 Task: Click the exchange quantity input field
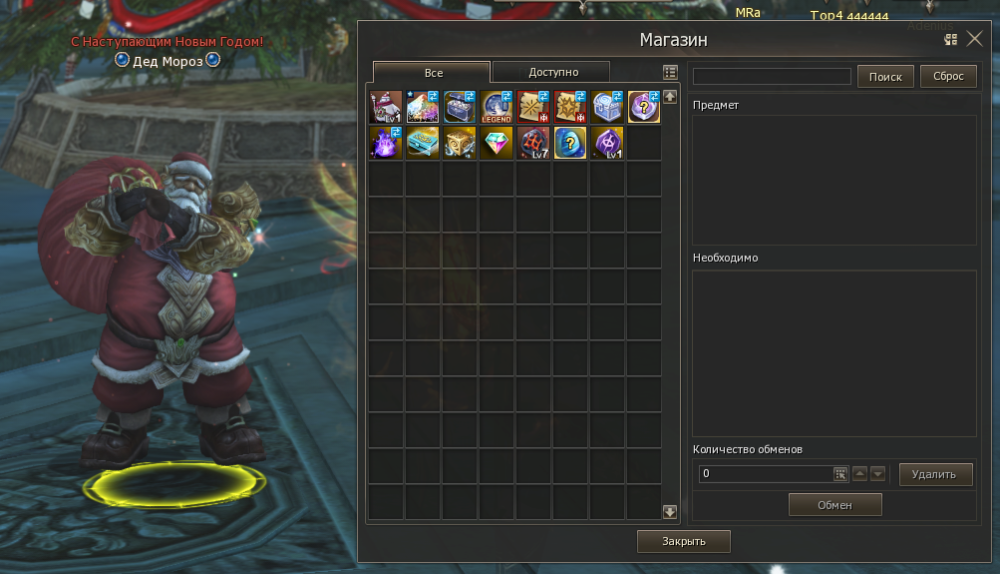[766, 474]
